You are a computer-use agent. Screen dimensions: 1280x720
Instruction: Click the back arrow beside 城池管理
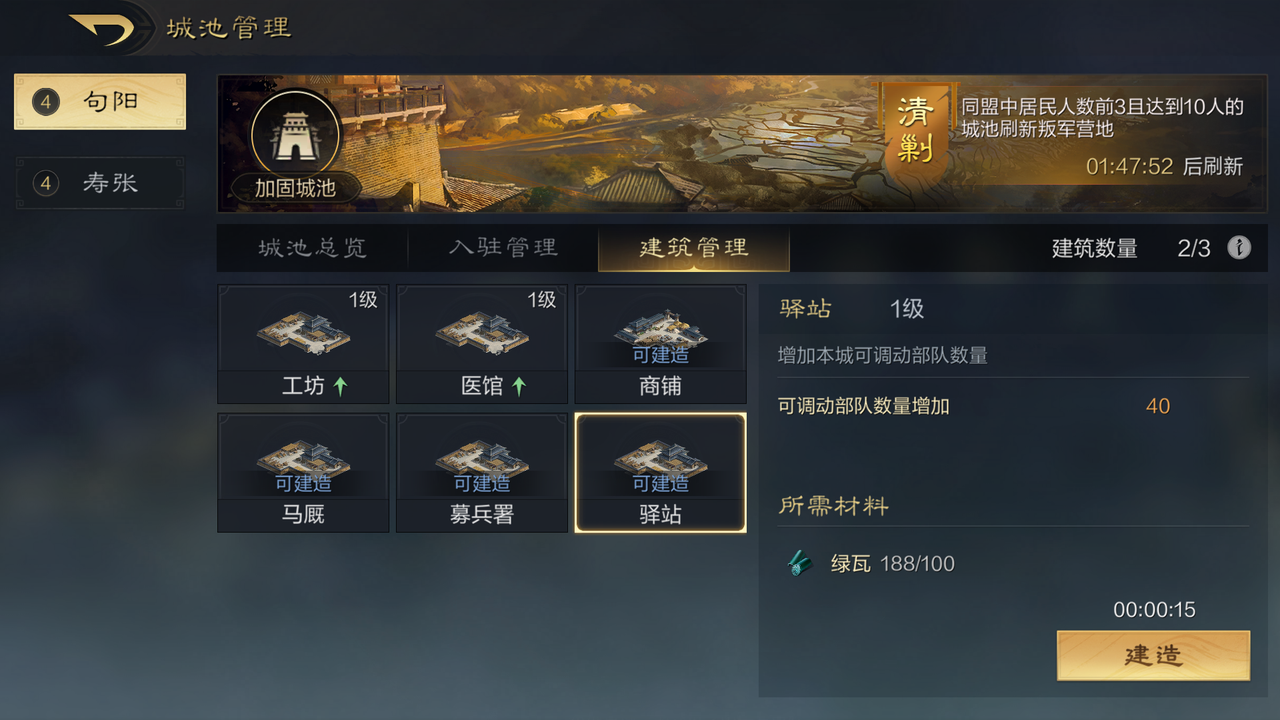point(100,27)
